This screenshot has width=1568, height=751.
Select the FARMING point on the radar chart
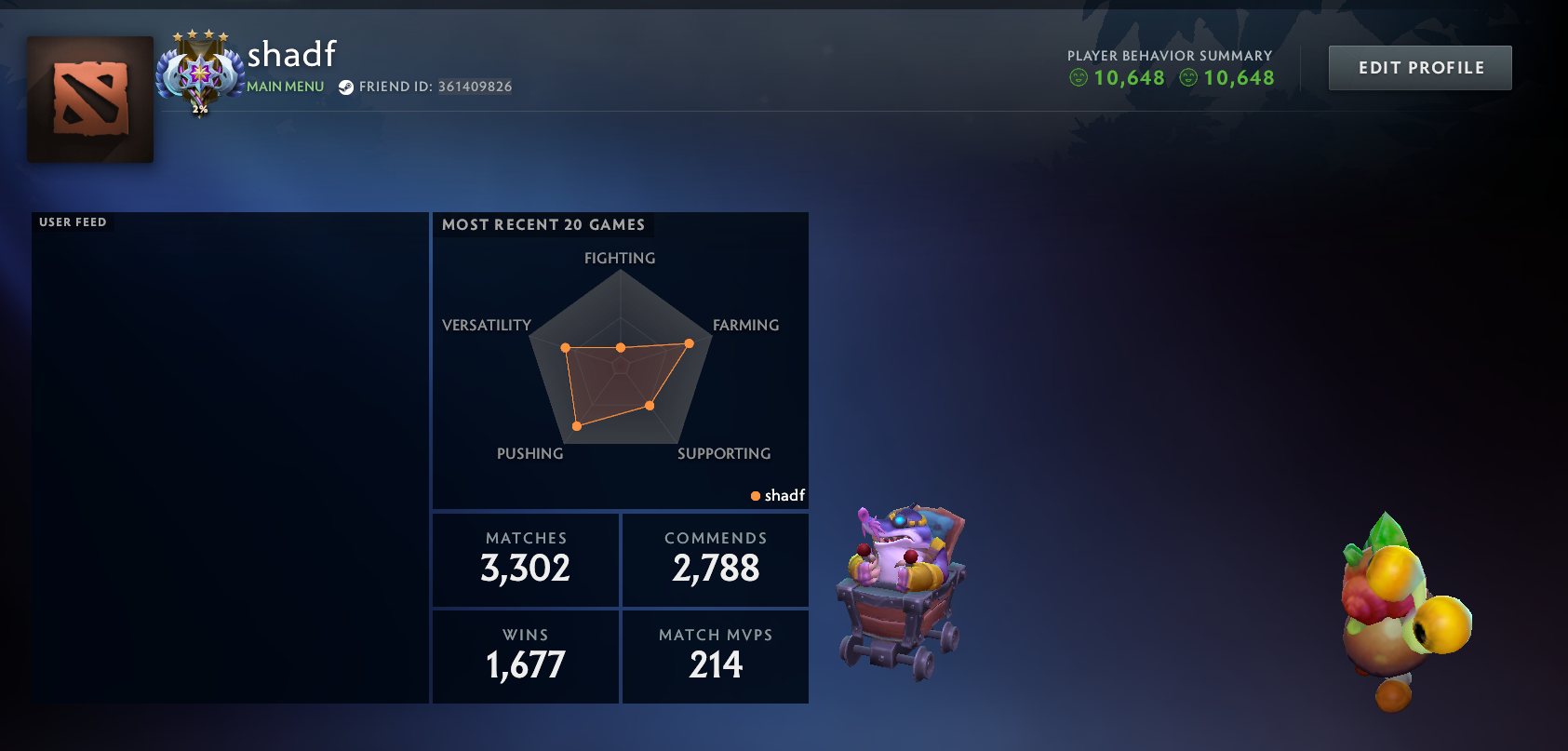tap(688, 343)
